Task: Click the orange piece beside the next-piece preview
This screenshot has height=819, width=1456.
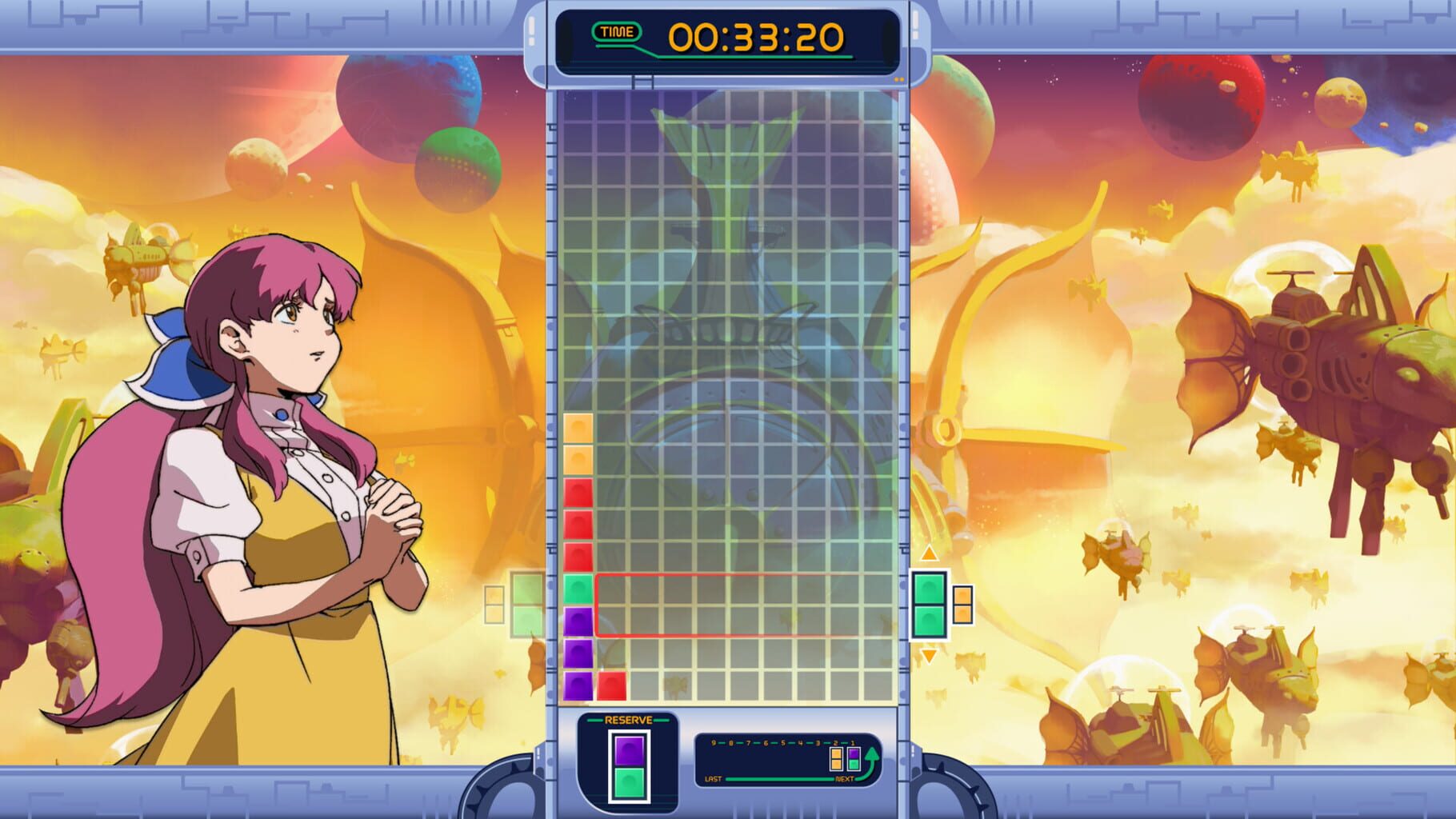Action: point(963,605)
